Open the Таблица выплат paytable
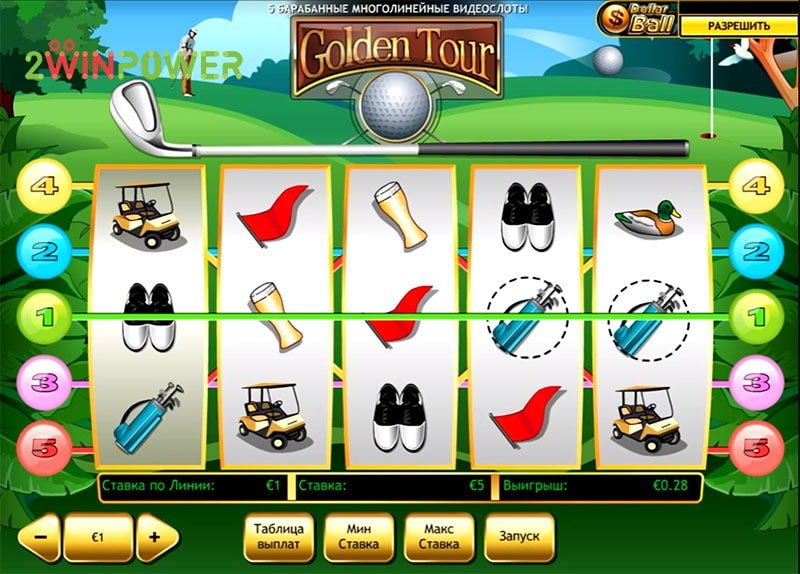The width and height of the screenshot is (800, 574). (x=279, y=537)
